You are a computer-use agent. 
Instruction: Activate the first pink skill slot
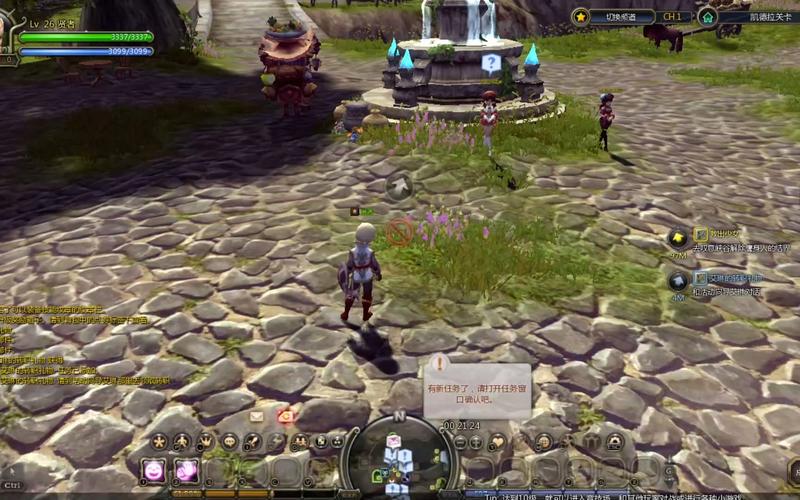154,470
